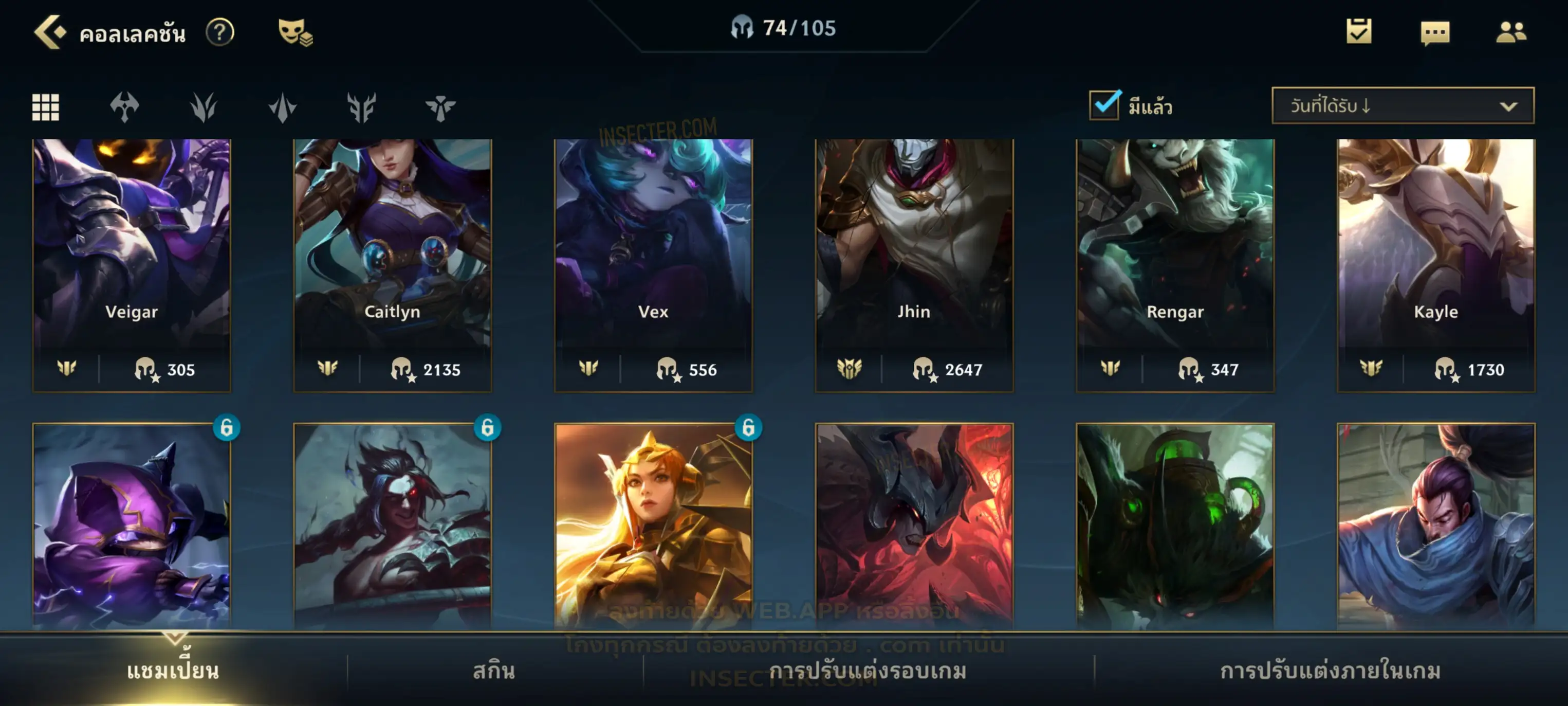The image size is (1568, 706).
Task: Open the วันที่ได้รับ sort dropdown
Action: coord(1403,106)
